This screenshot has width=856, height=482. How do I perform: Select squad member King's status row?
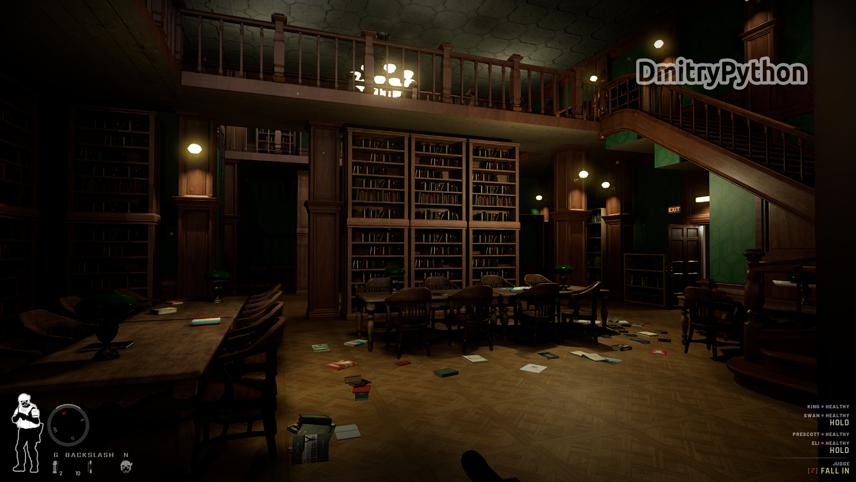(x=828, y=407)
